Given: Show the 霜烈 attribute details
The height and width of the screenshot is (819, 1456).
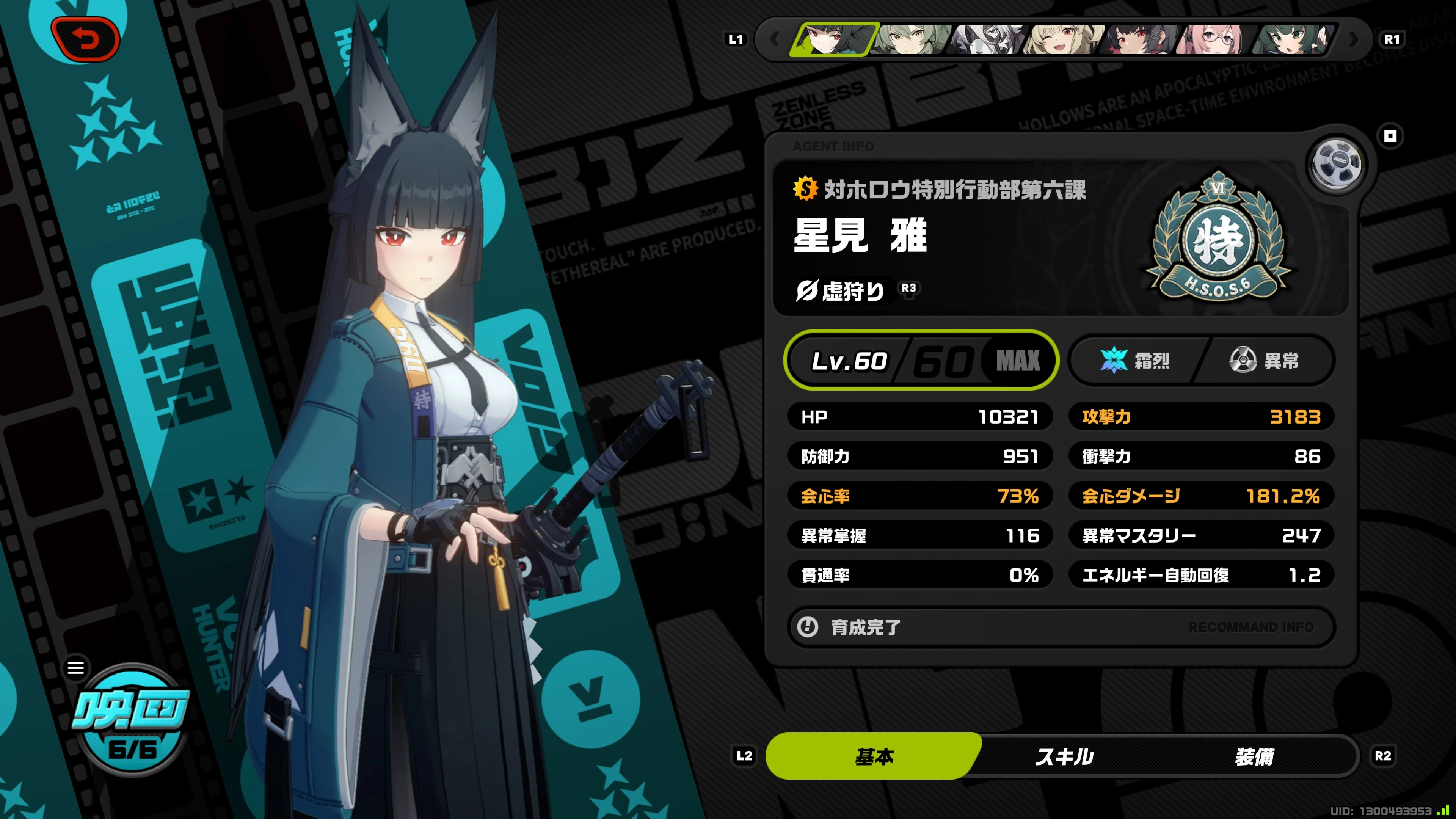Looking at the screenshot, I should click(x=1136, y=360).
